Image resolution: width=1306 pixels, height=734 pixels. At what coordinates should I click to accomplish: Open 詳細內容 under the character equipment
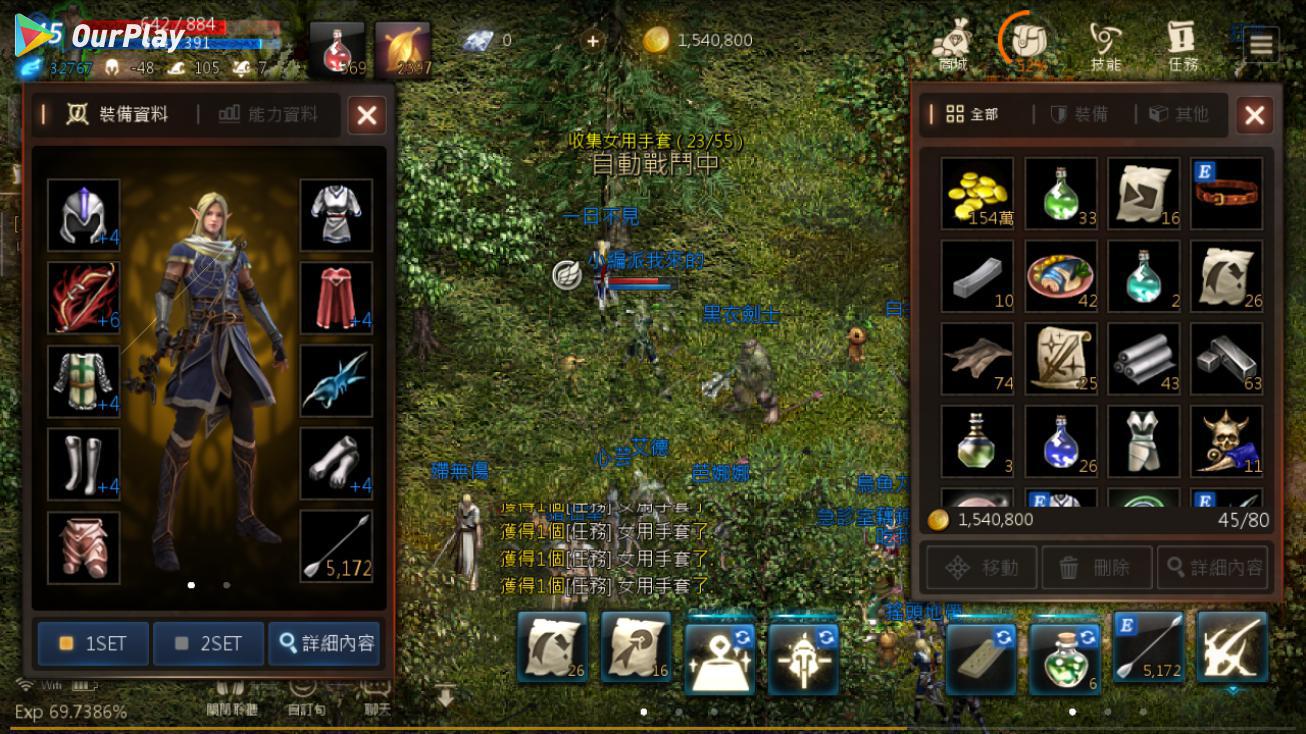pos(327,643)
